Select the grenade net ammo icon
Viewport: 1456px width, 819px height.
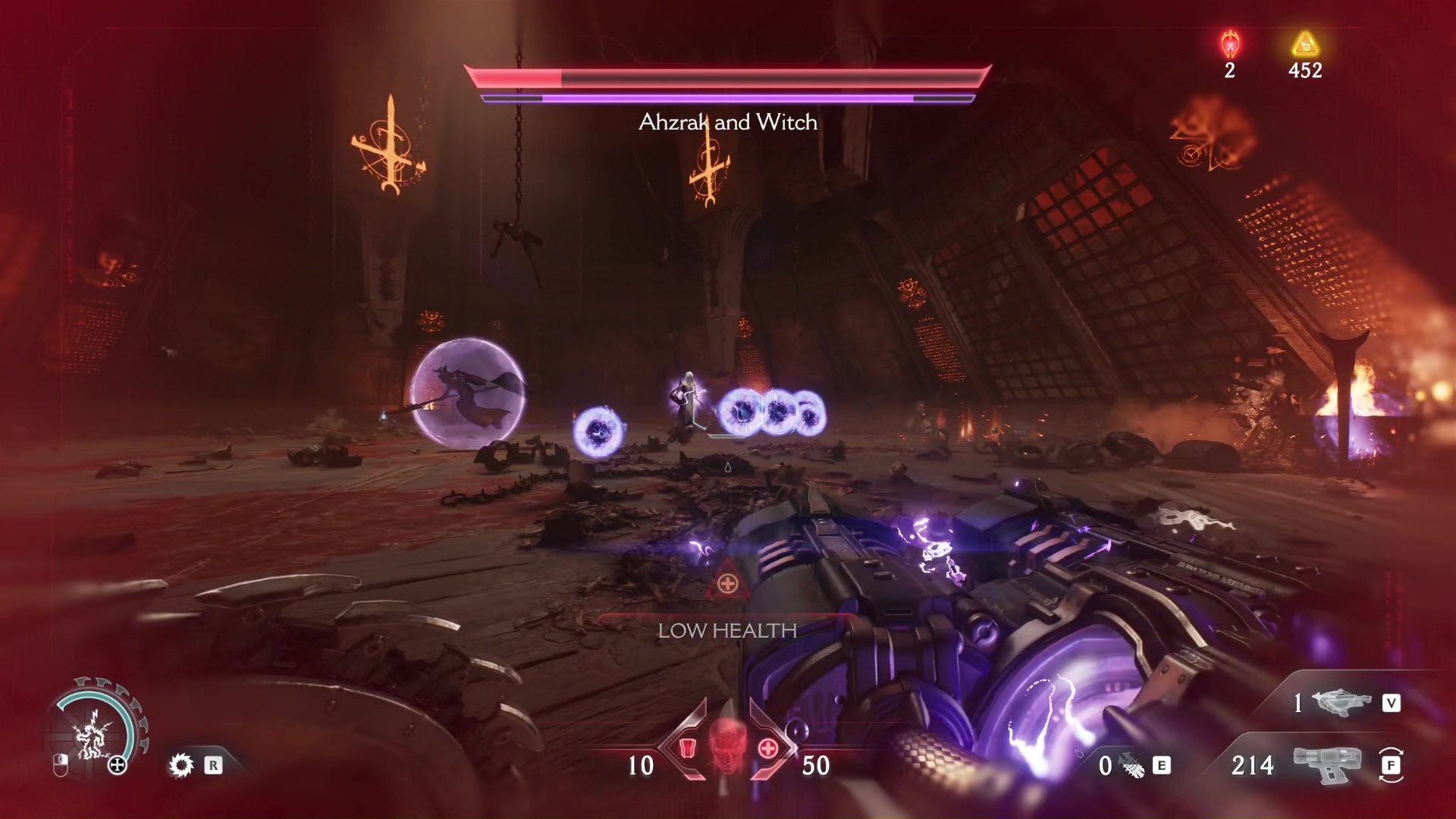point(1131,766)
